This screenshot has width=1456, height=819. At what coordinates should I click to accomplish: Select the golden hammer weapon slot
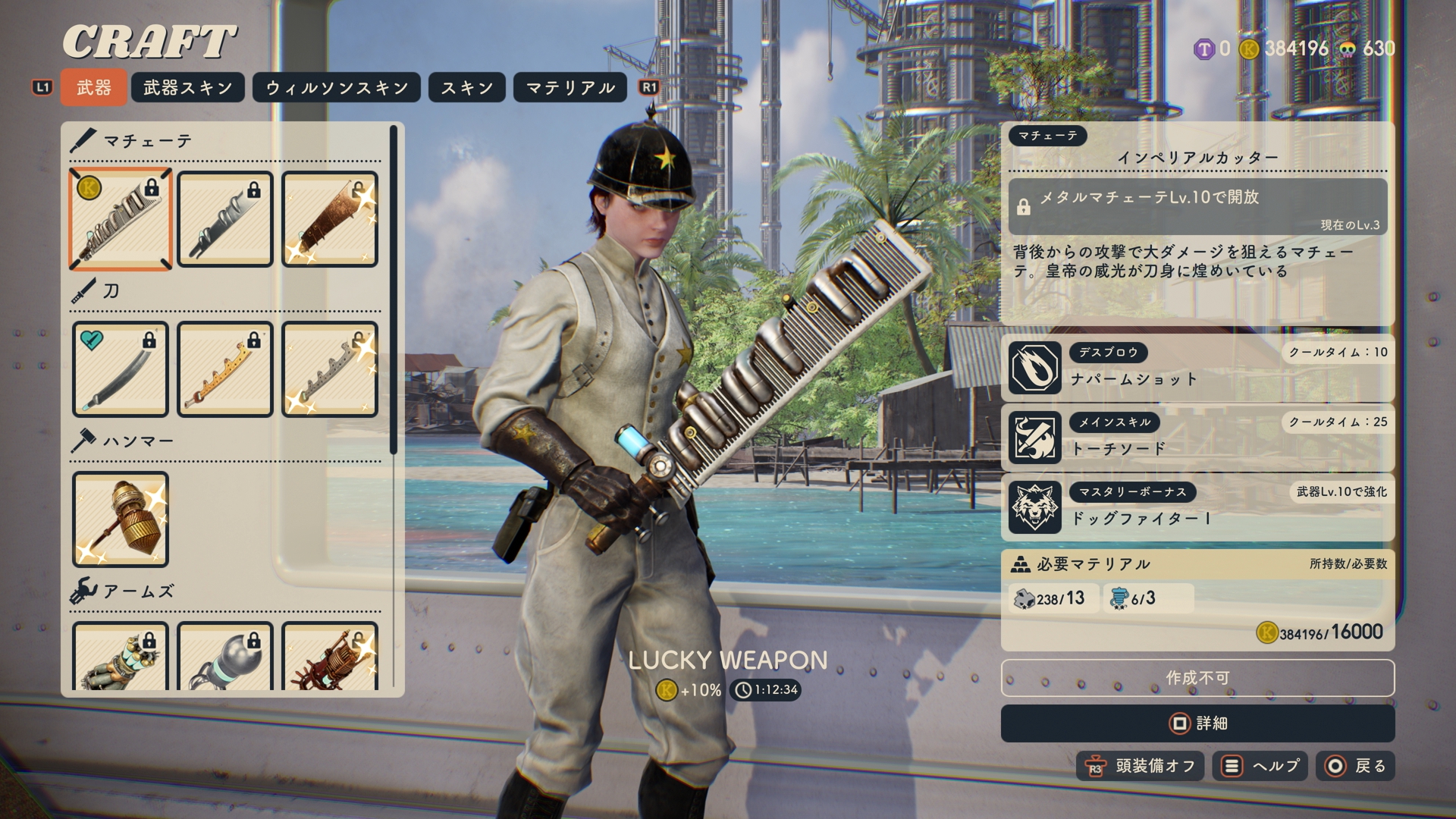click(x=121, y=519)
